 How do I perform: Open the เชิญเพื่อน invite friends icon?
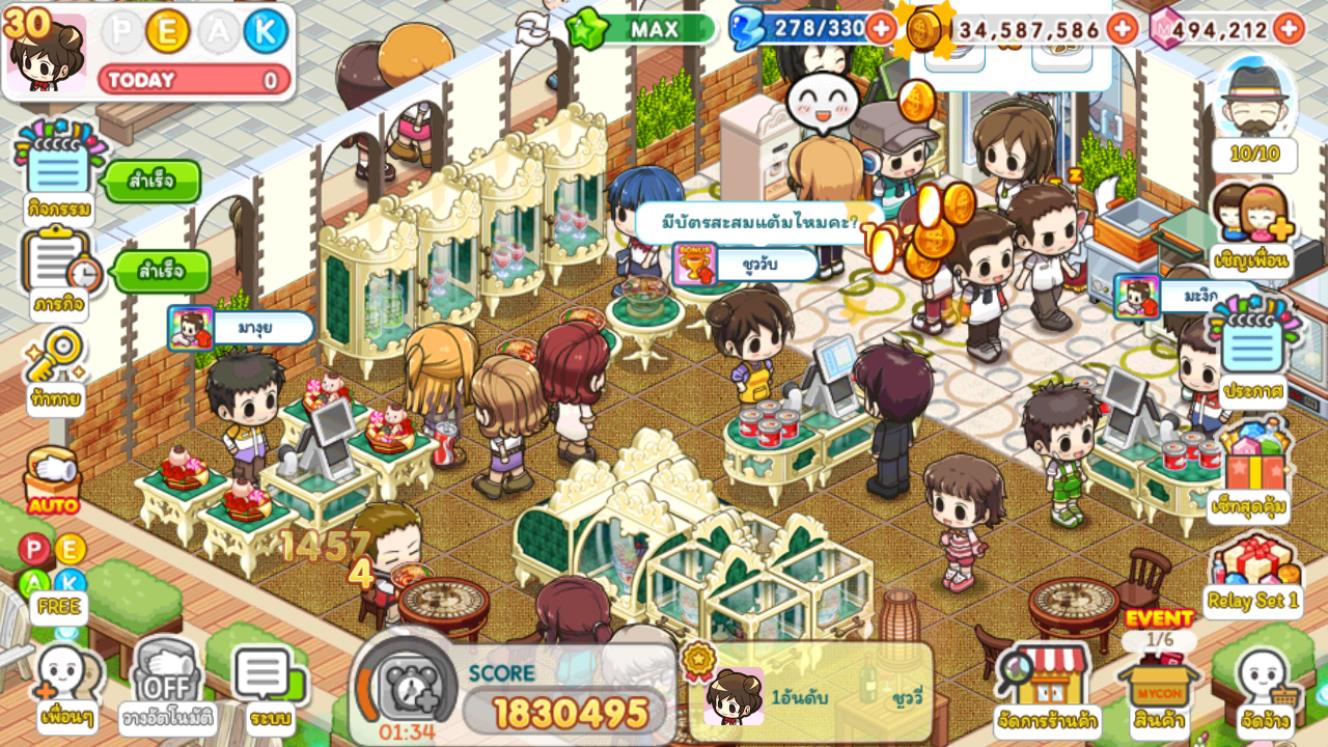(x=1251, y=228)
